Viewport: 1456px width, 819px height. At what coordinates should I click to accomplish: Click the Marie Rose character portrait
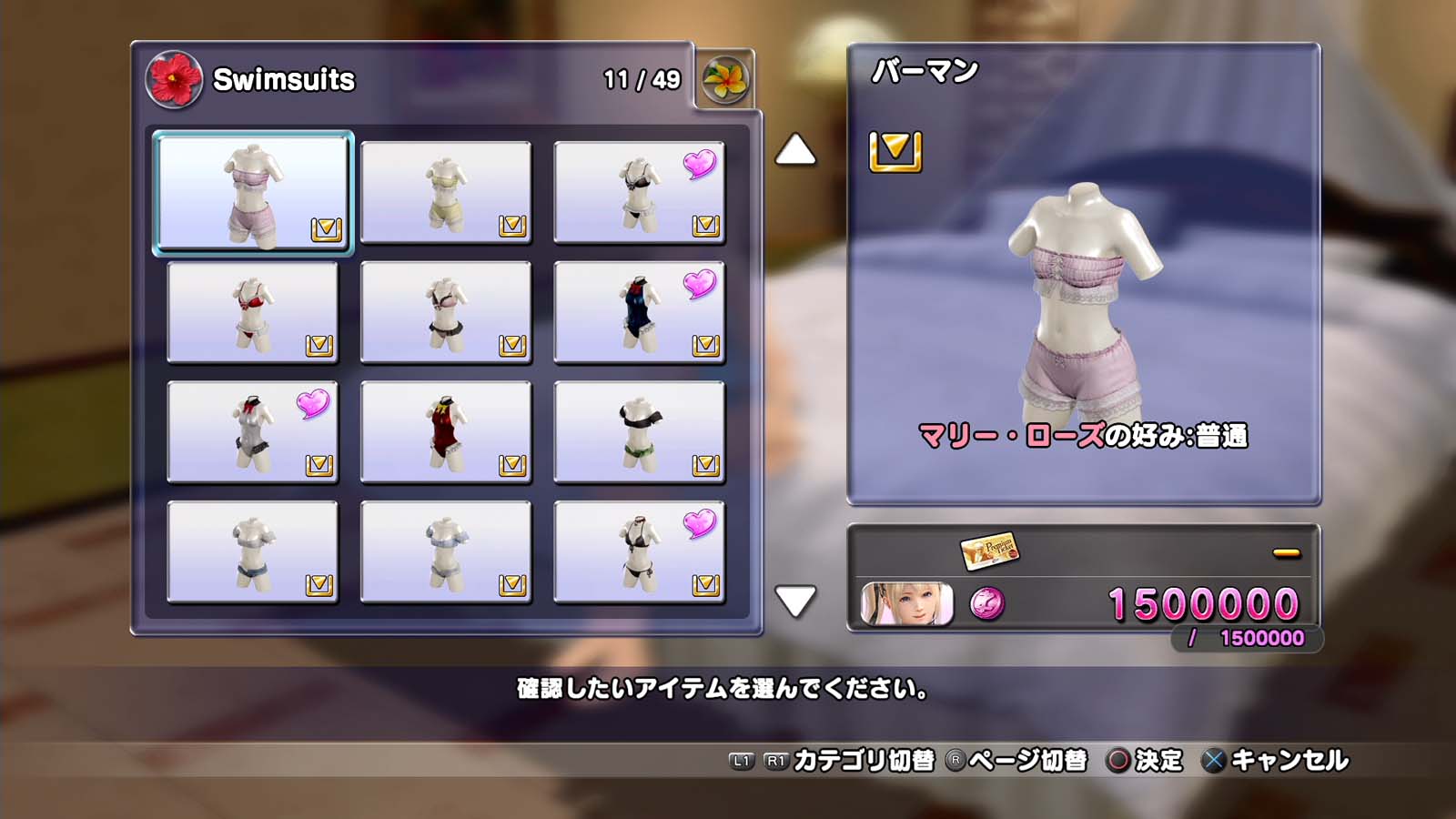point(906,604)
